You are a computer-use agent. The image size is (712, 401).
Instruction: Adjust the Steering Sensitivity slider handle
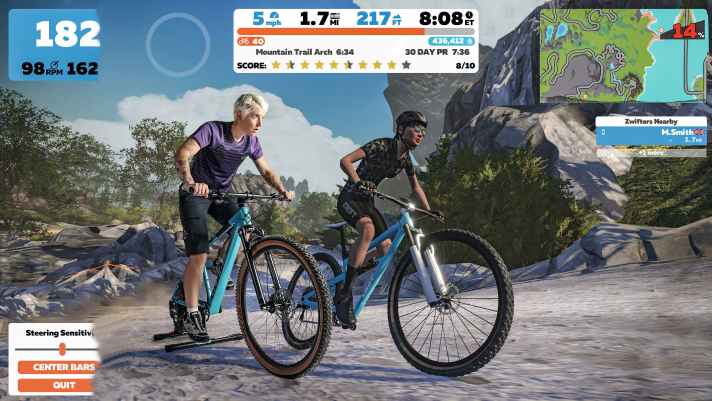(x=62, y=349)
